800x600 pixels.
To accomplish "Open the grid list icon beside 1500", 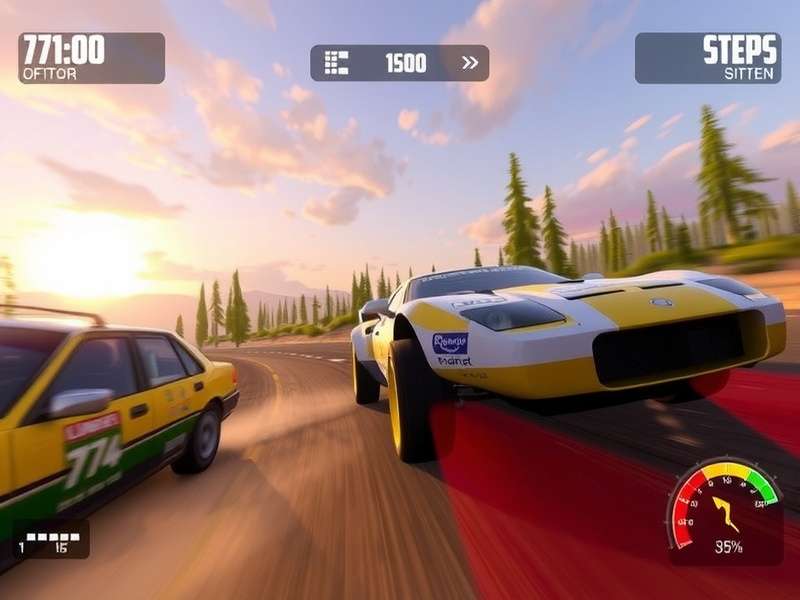I will pyautogui.click(x=336, y=63).
